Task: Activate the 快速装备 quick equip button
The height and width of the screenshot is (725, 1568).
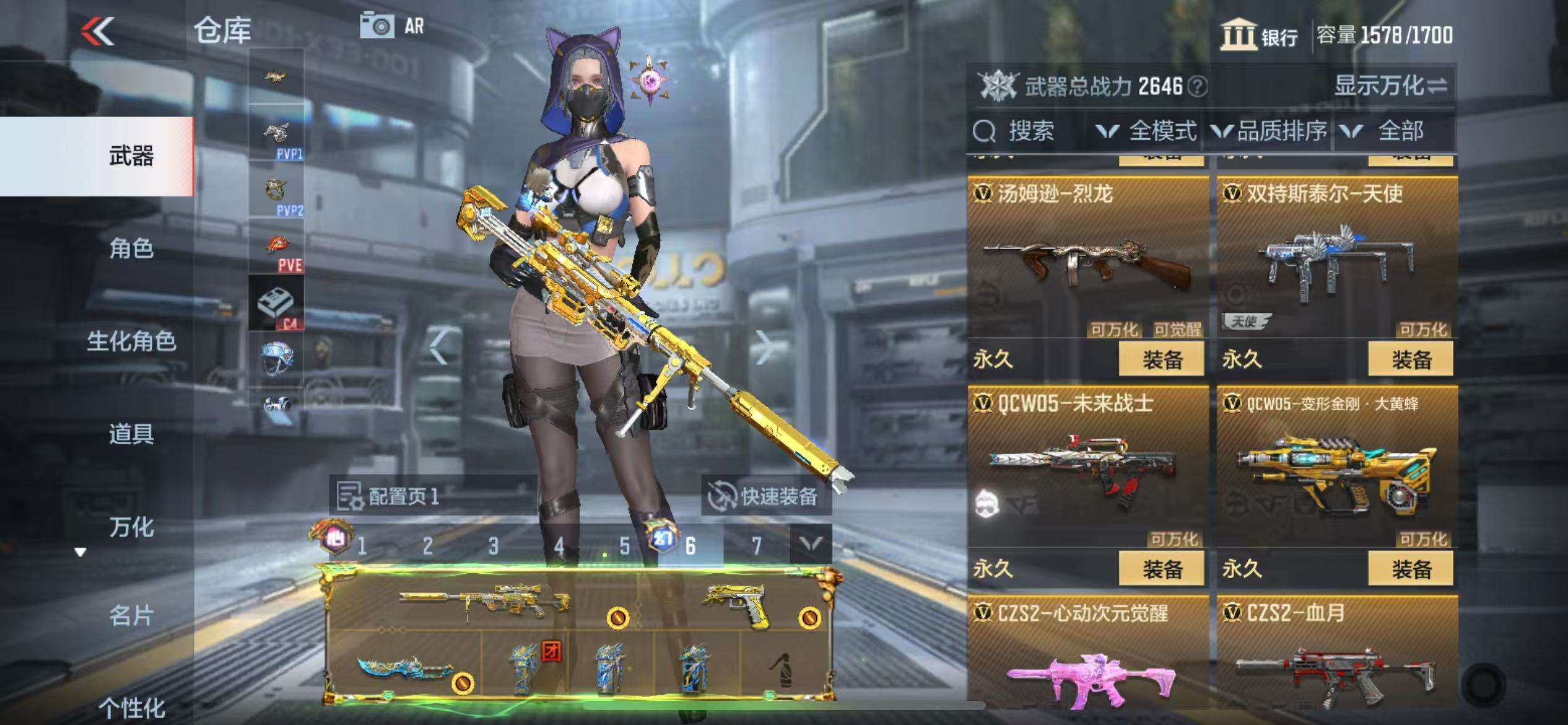Action: [x=767, y=497]
